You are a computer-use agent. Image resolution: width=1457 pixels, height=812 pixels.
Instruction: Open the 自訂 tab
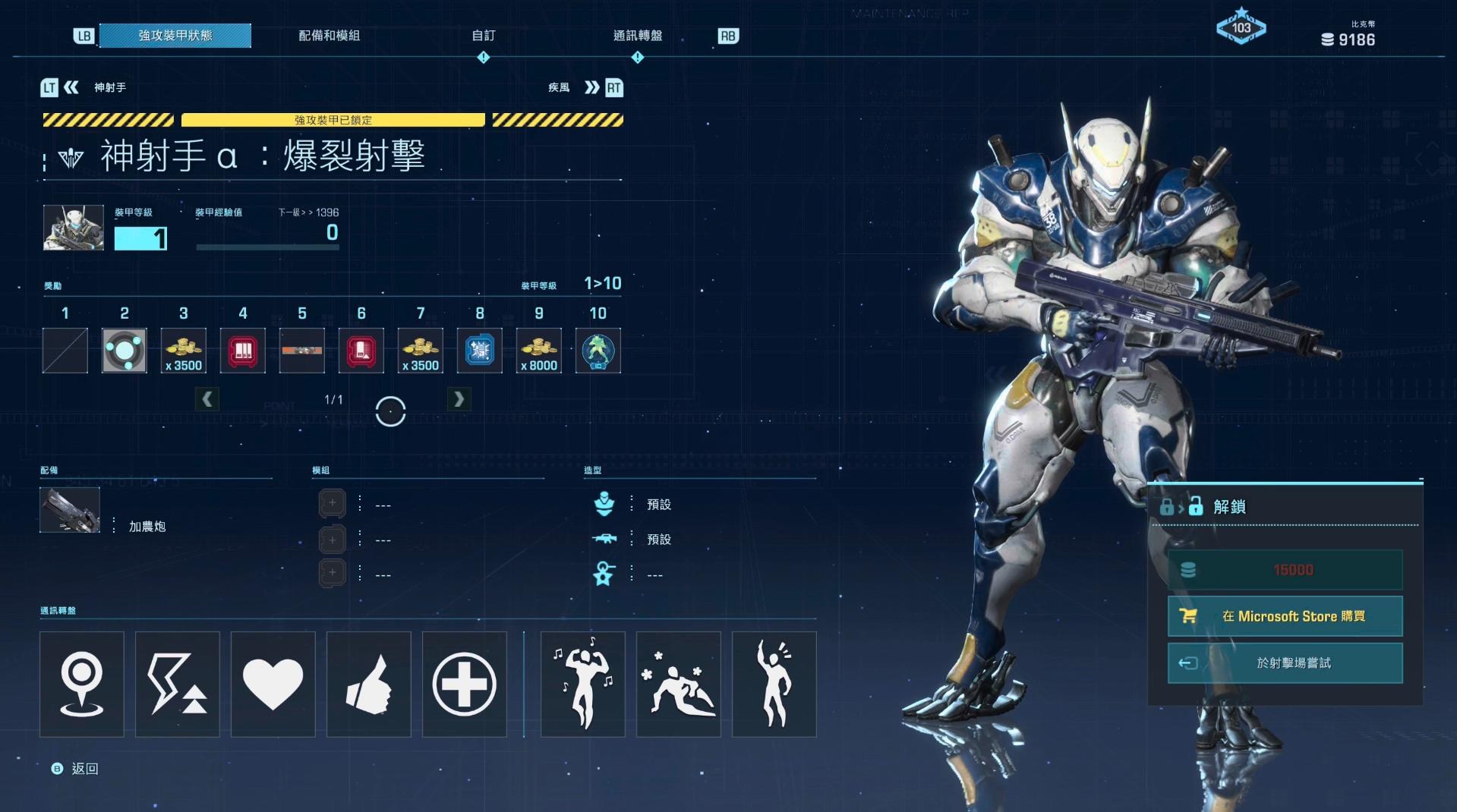[x=483, y=36]
